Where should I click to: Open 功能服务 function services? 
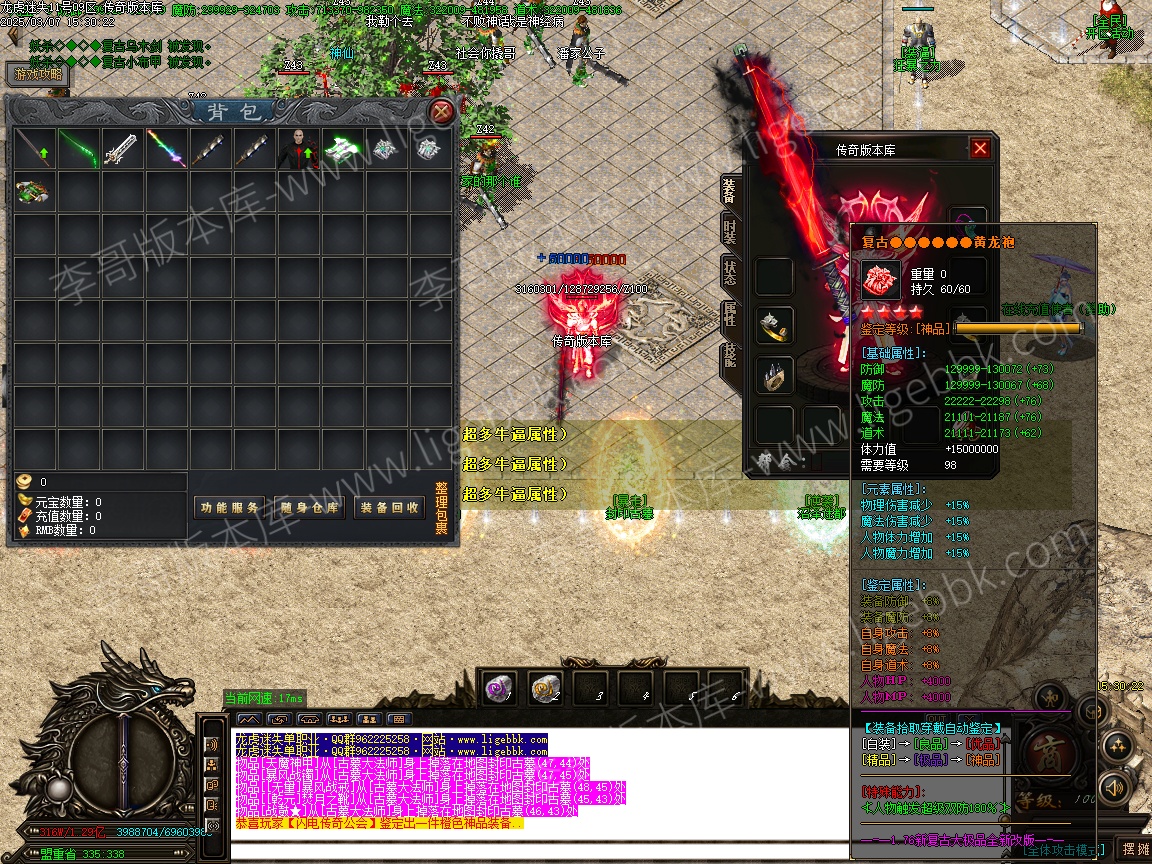tap(230, 507)
